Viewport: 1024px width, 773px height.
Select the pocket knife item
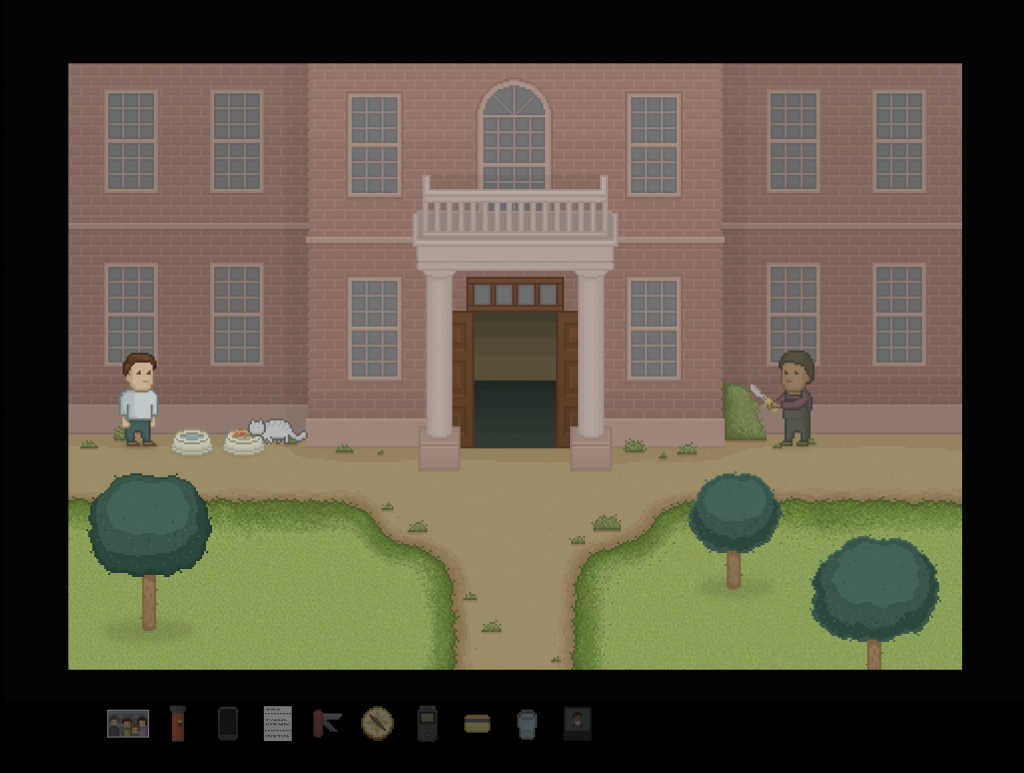click(x=327, y=723)
